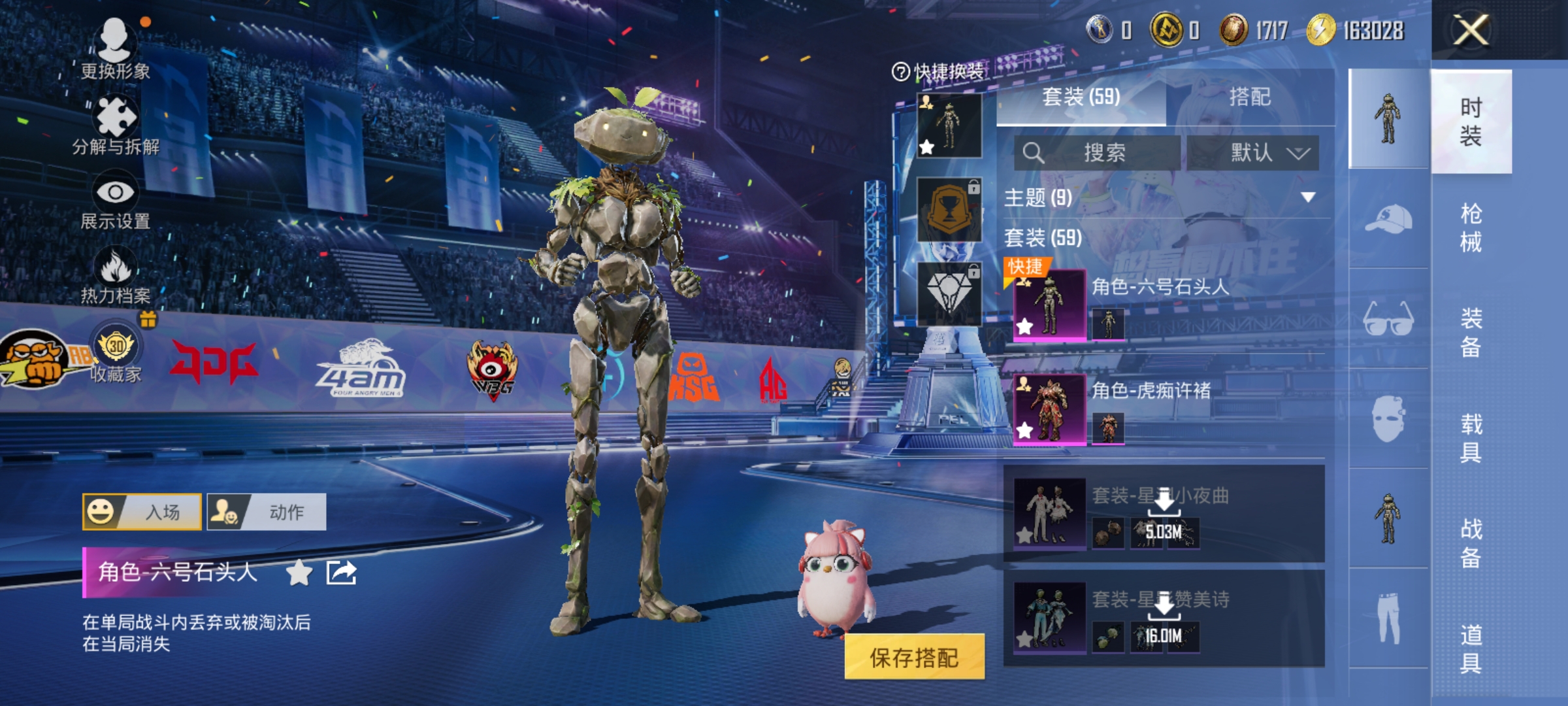Open the 载具 vehicles category
The width and height of the screenshot is (1568, 706).
pyautogui.click(x=1471, y=438)
